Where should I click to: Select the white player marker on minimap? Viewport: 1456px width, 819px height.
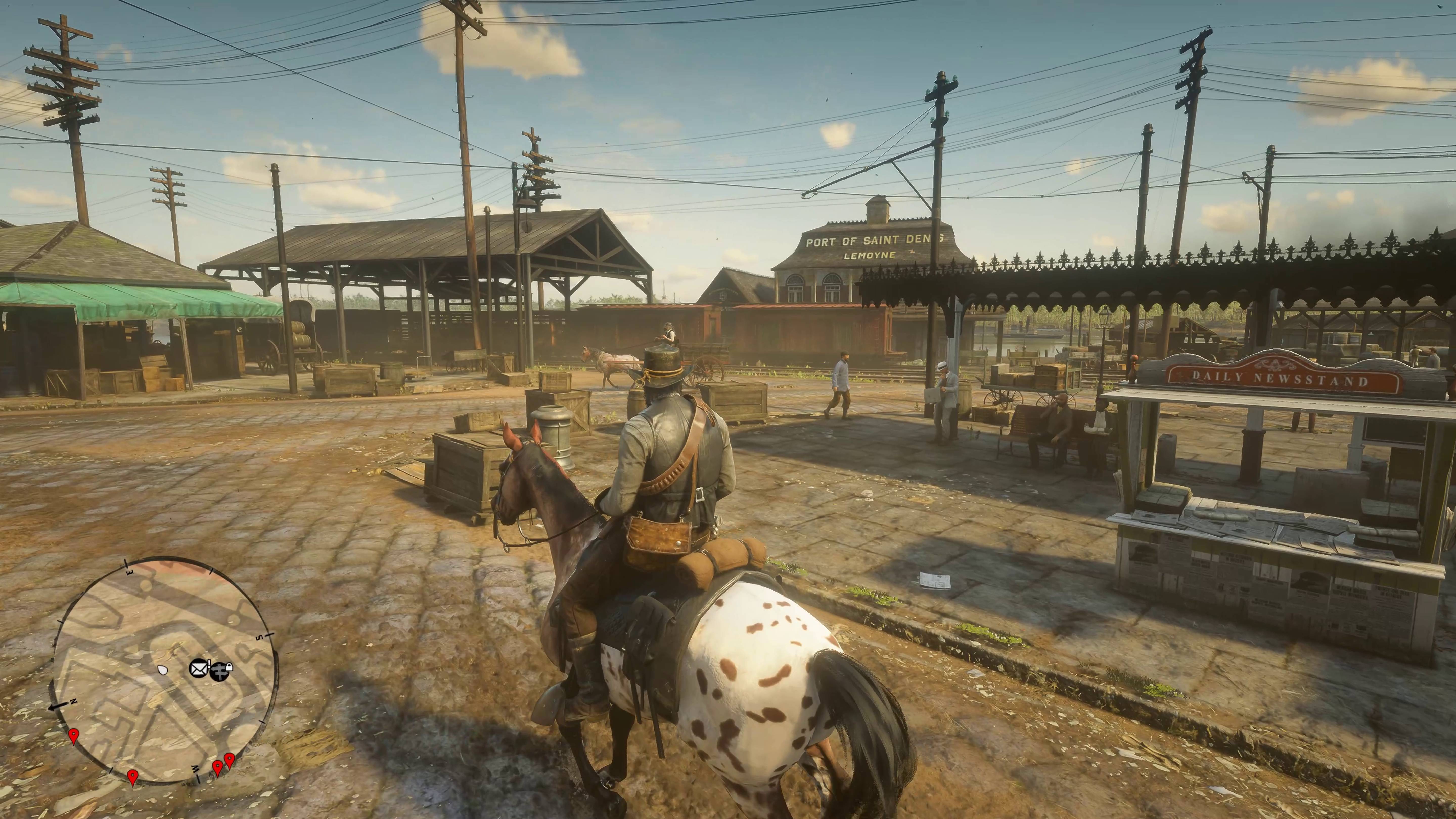pyautogui.click(x=164, y=670)
